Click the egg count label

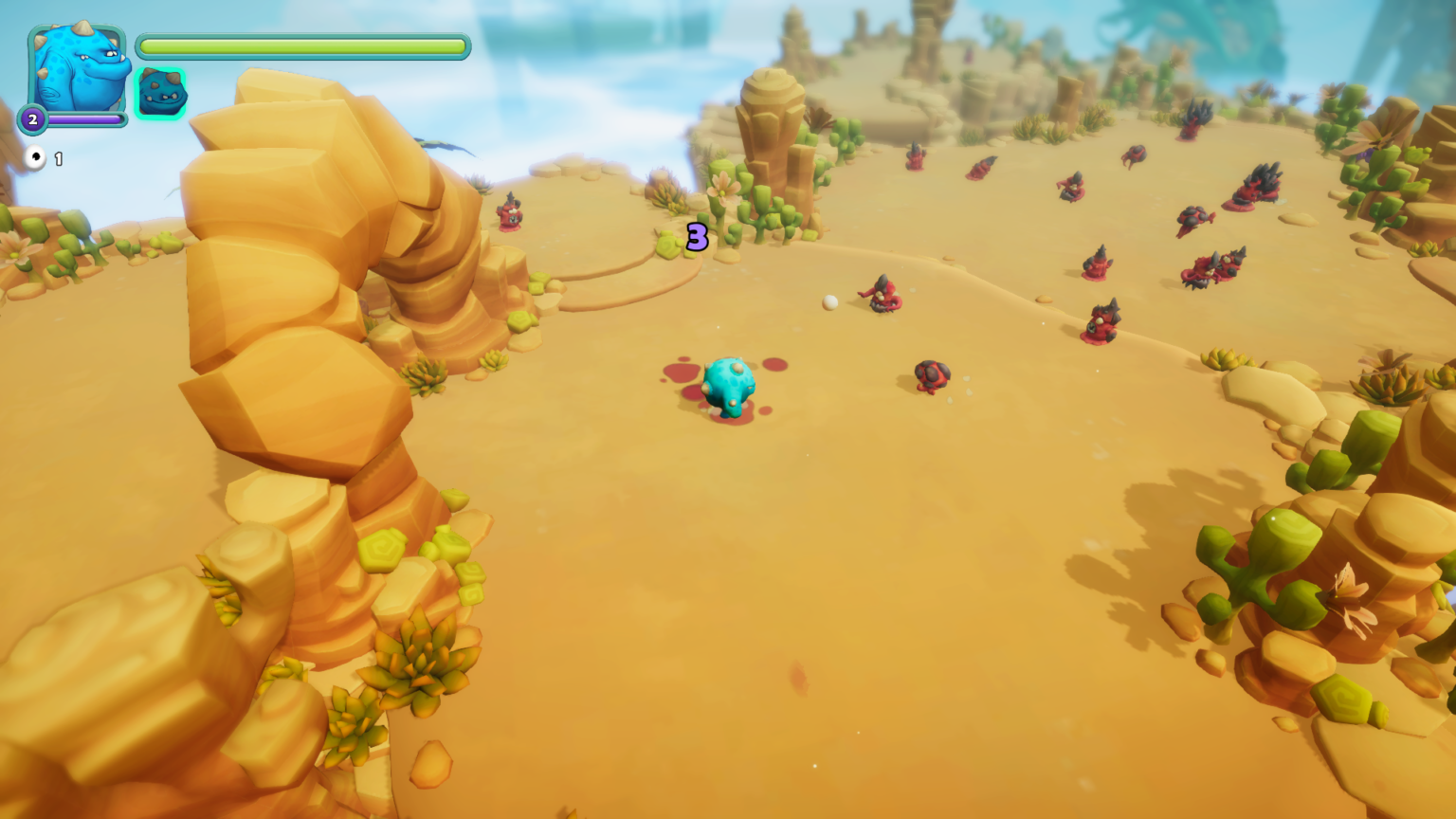click(x=58, y=158)
